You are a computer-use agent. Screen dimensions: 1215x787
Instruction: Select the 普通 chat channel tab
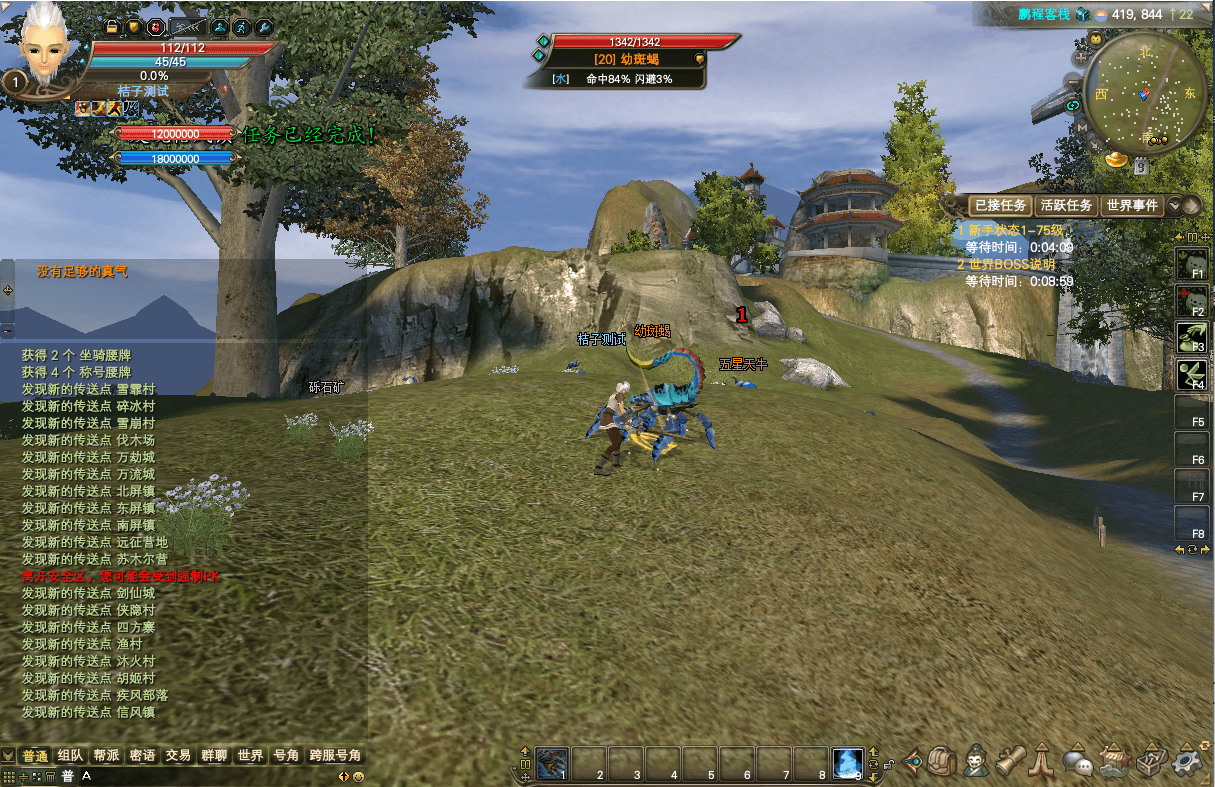[x=35, y=755]
